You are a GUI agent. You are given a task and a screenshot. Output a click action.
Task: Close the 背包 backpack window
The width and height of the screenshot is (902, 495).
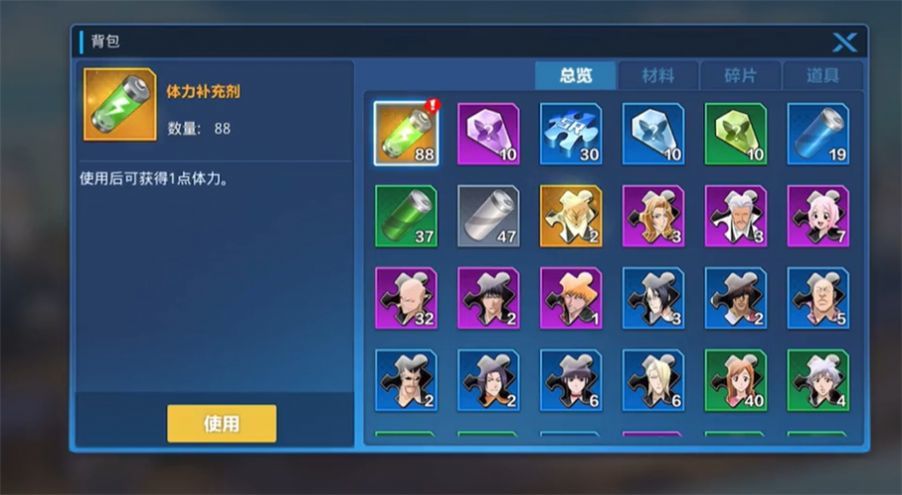click(845, 42)
